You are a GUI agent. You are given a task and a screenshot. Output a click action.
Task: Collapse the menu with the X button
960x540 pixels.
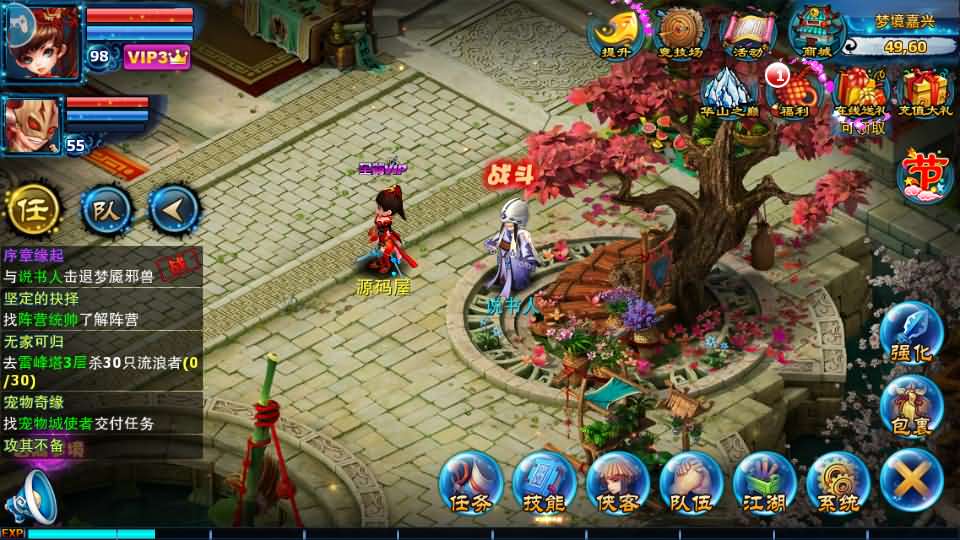(911, 479)
